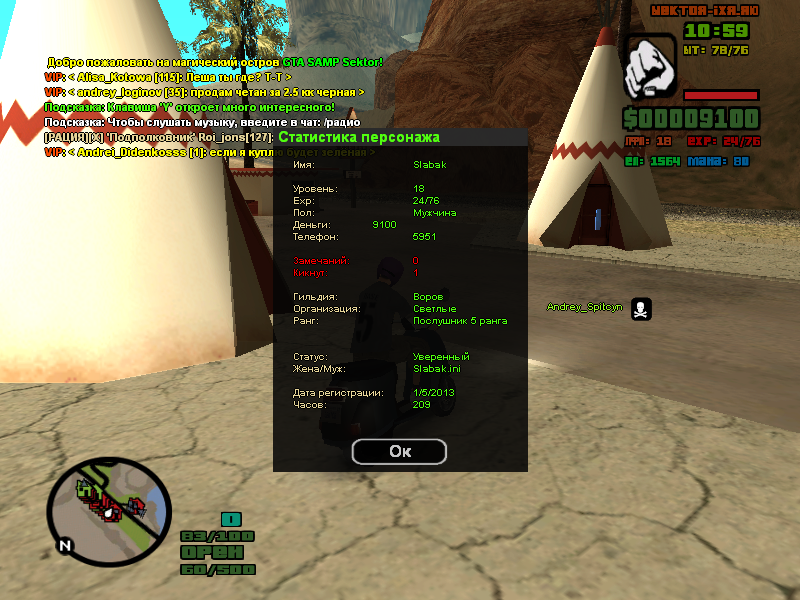Viewport: 800px width, 600px height.
Task: Select the fist weapon icon
Action: pos(650,68)
